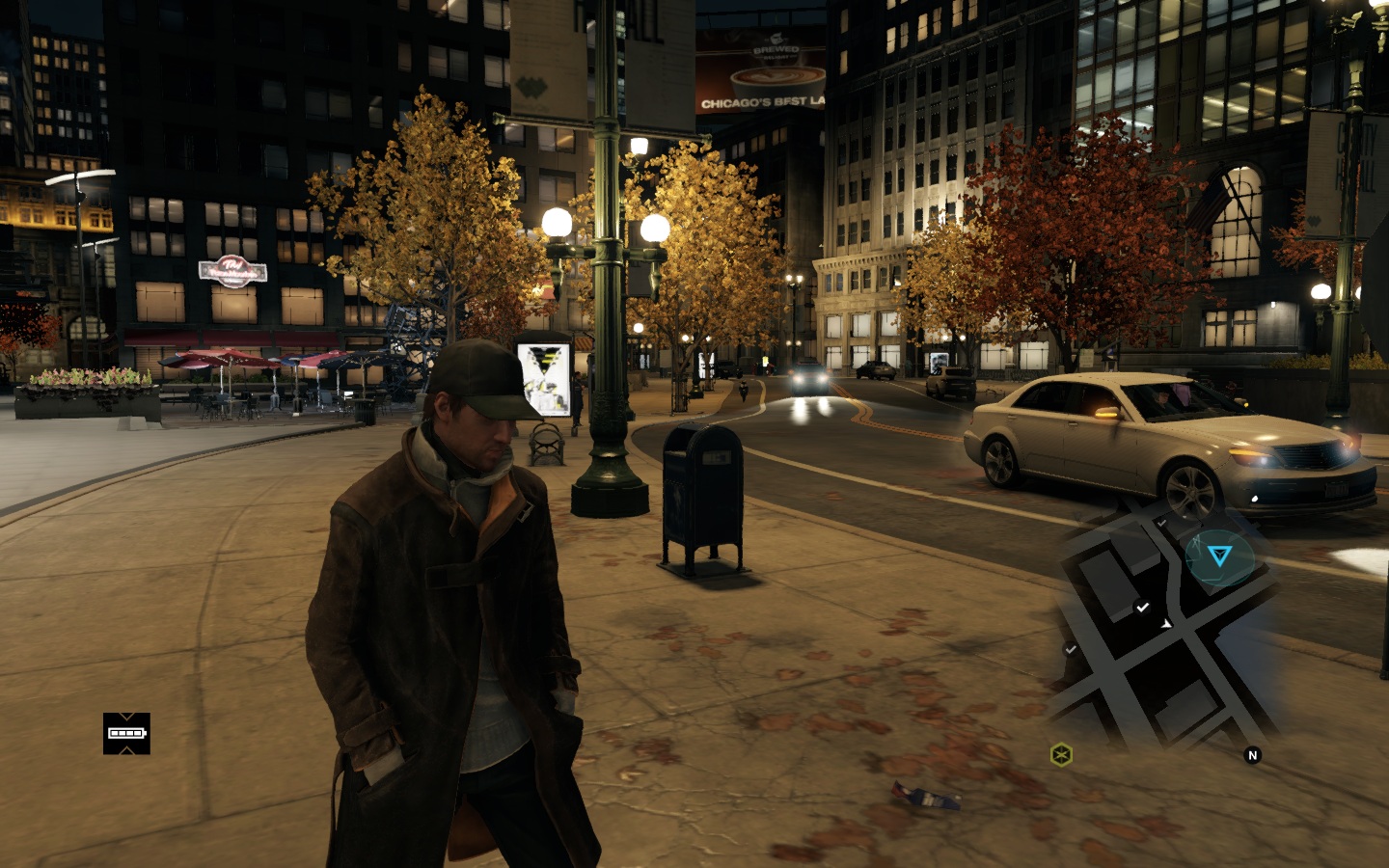1389x868 pixels.
Task: Click the white player arrow on minimap
Action: pyautogui.click(x=1166, y=624)
